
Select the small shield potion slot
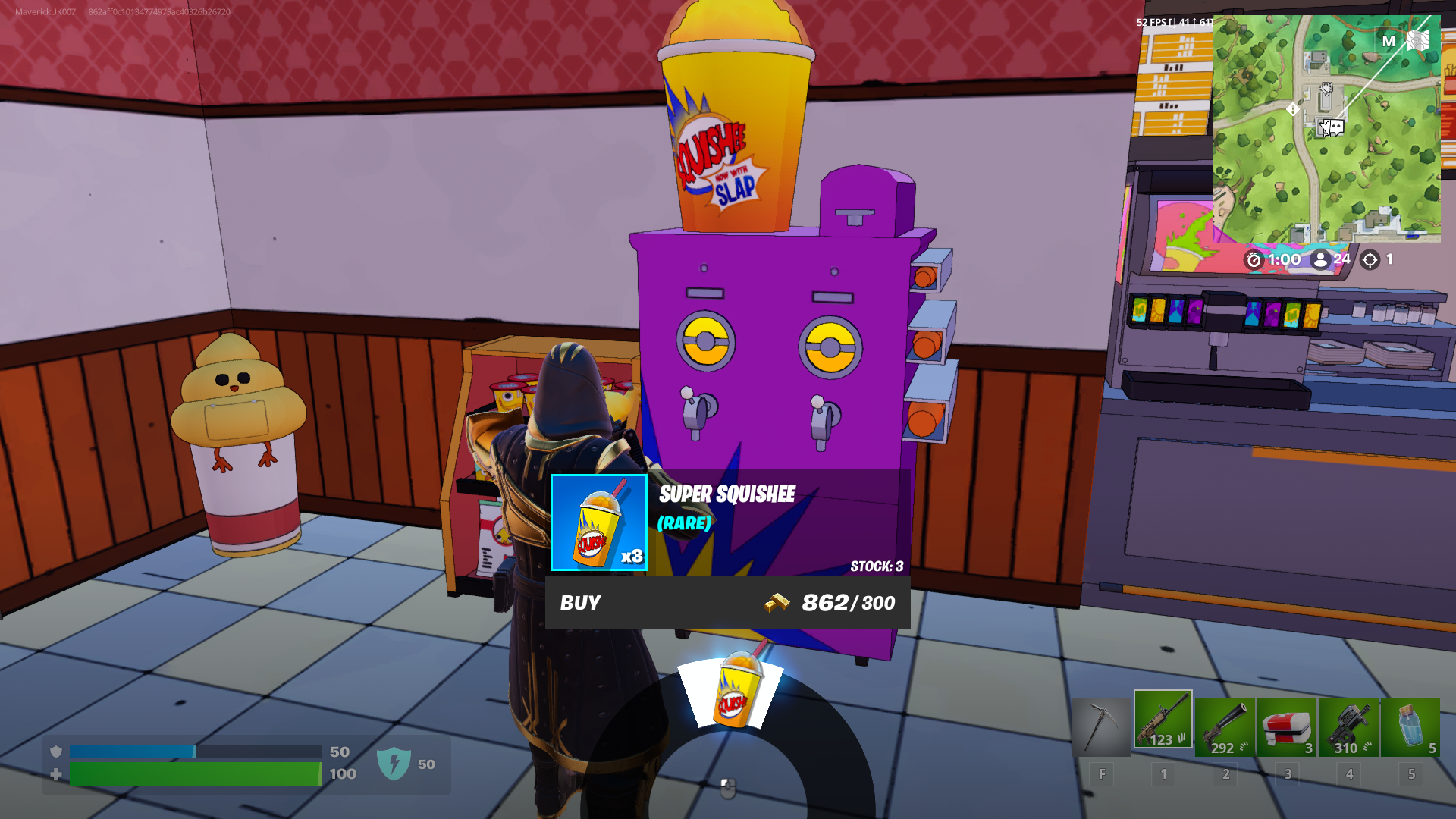[x=1410, y=726]
